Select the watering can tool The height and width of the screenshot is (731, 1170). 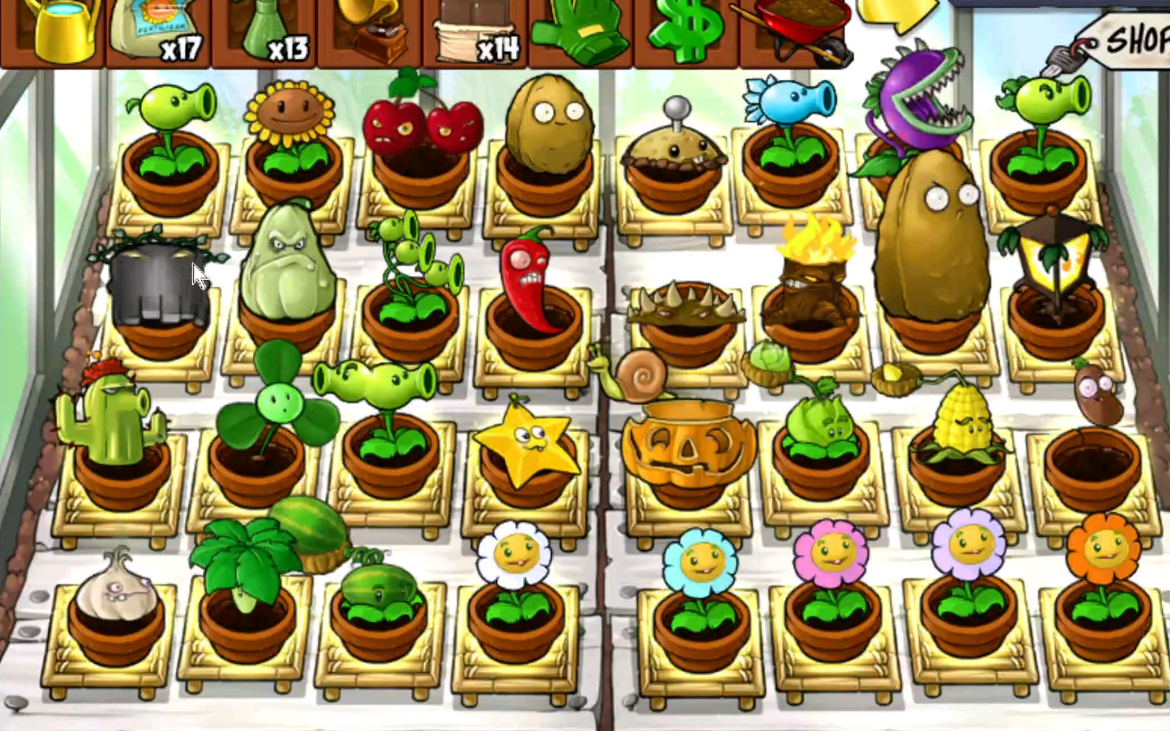(58, 30)
